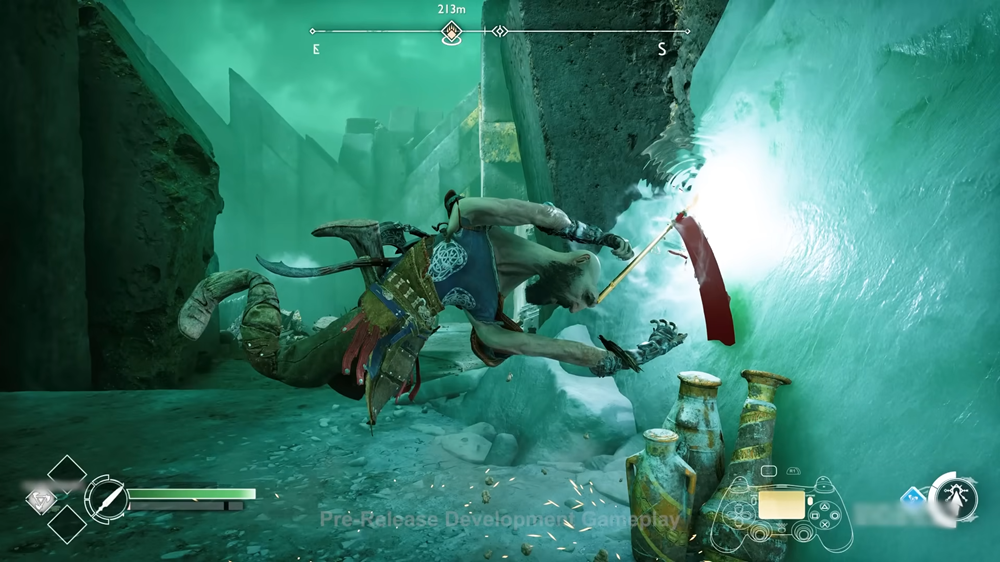Activate the circular companion ability icon
1000x562 pixels.
point(953,496)
